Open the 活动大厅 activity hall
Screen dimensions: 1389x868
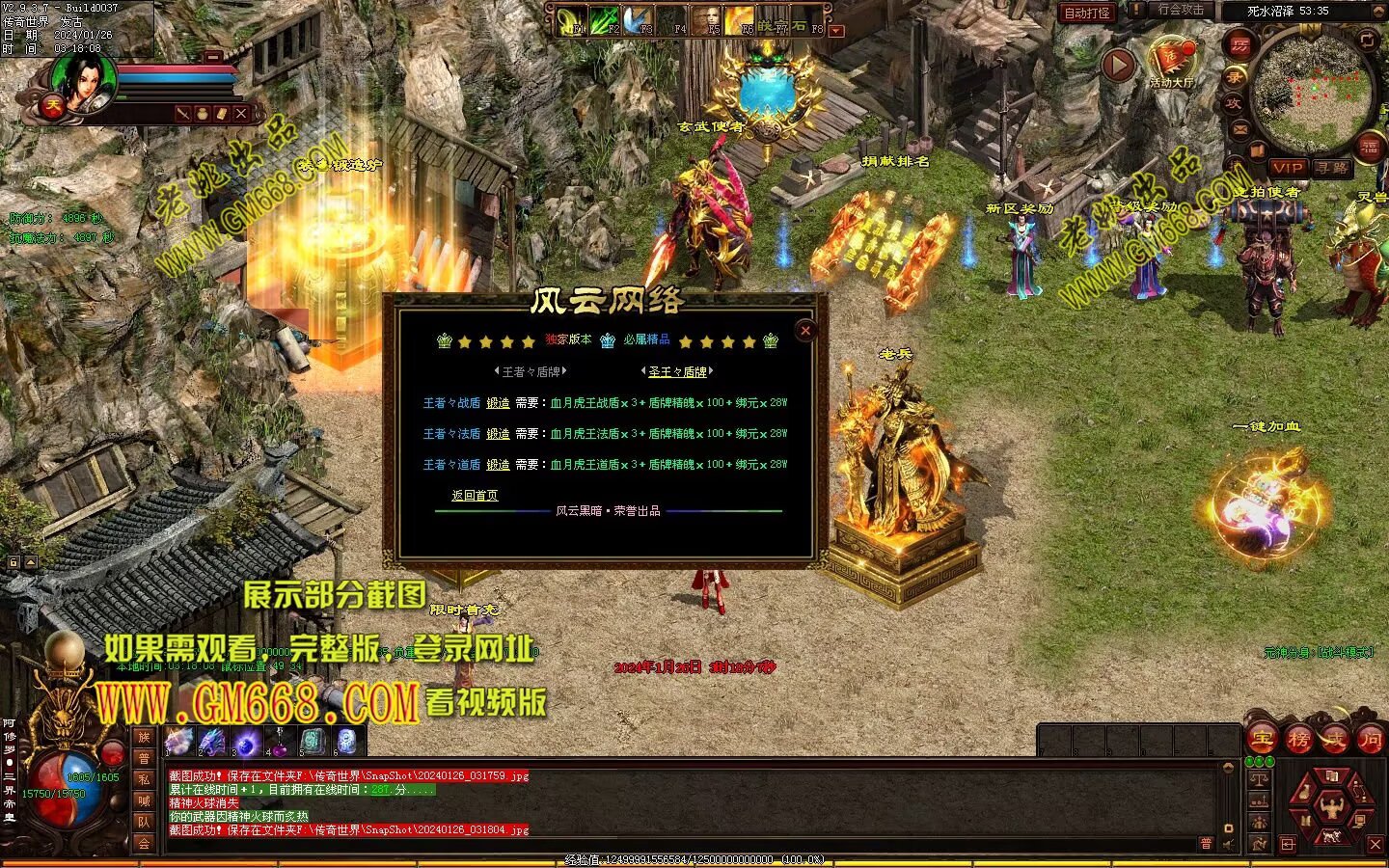(1171, 63)
